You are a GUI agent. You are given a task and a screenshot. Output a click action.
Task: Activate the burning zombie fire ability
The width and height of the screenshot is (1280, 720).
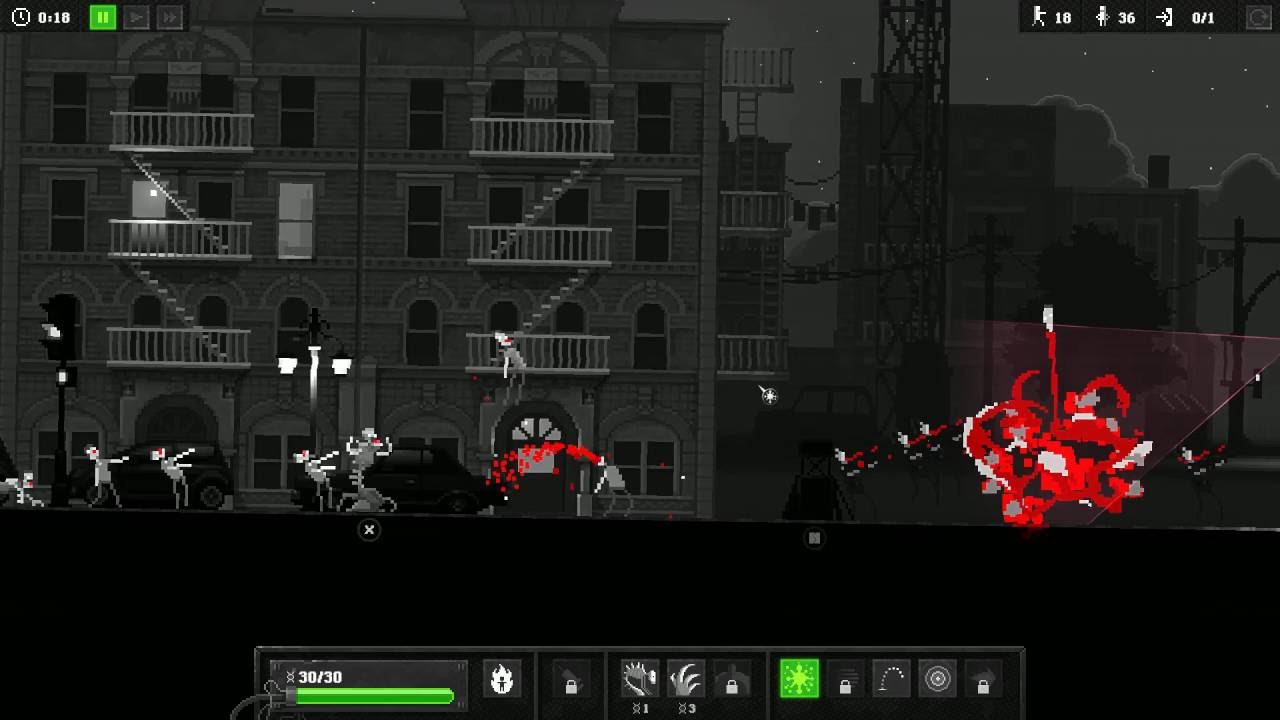pos(502,679)
